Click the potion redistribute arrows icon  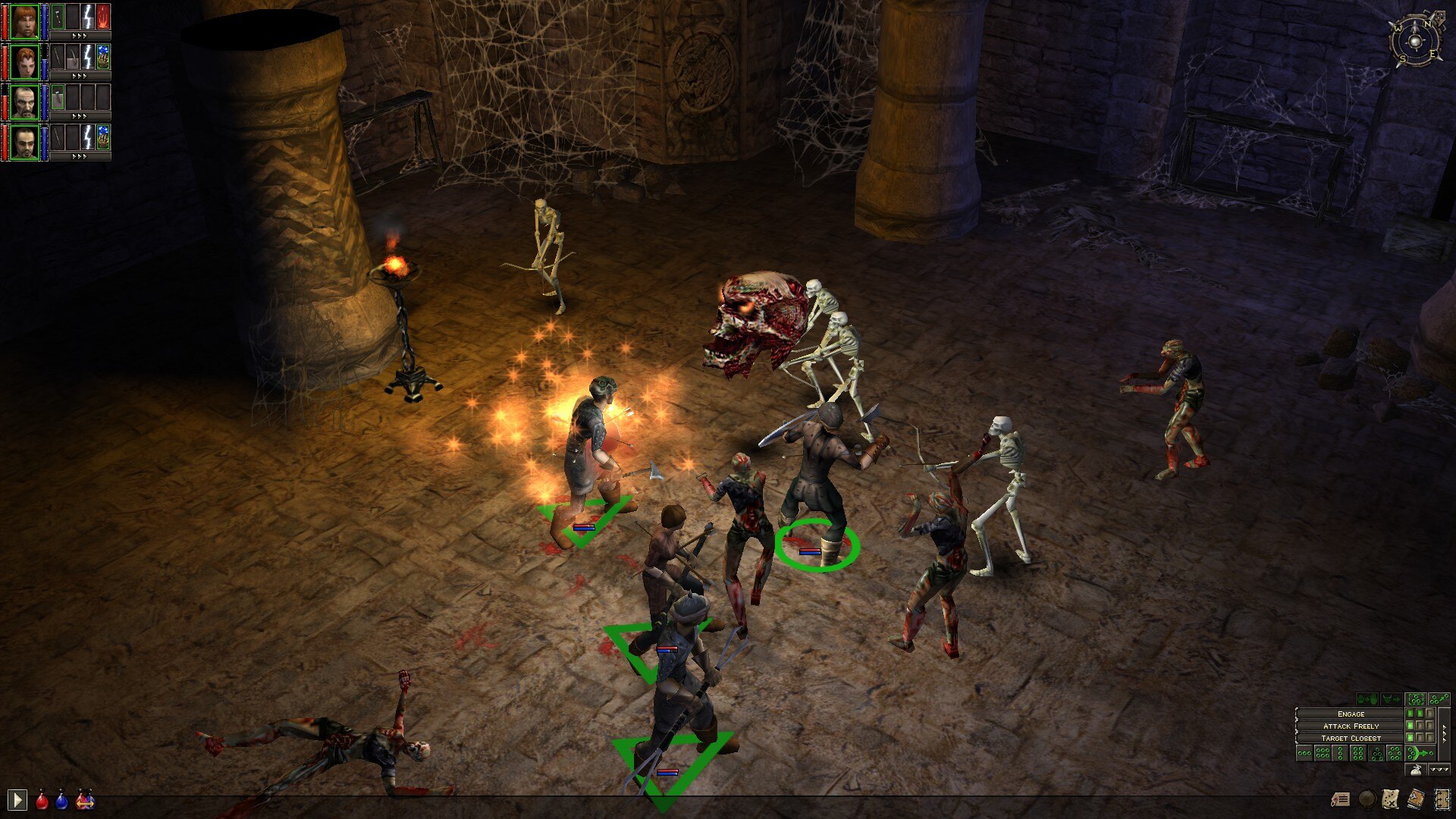tap(85, 800)
